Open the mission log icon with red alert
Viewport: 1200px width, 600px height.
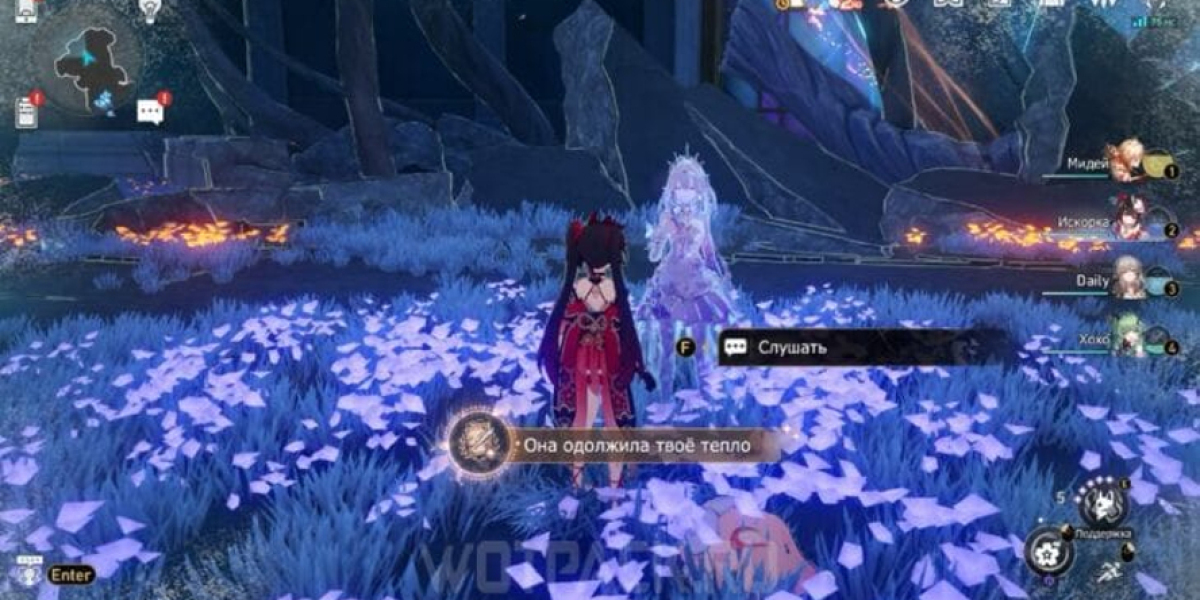coord(27,111)
